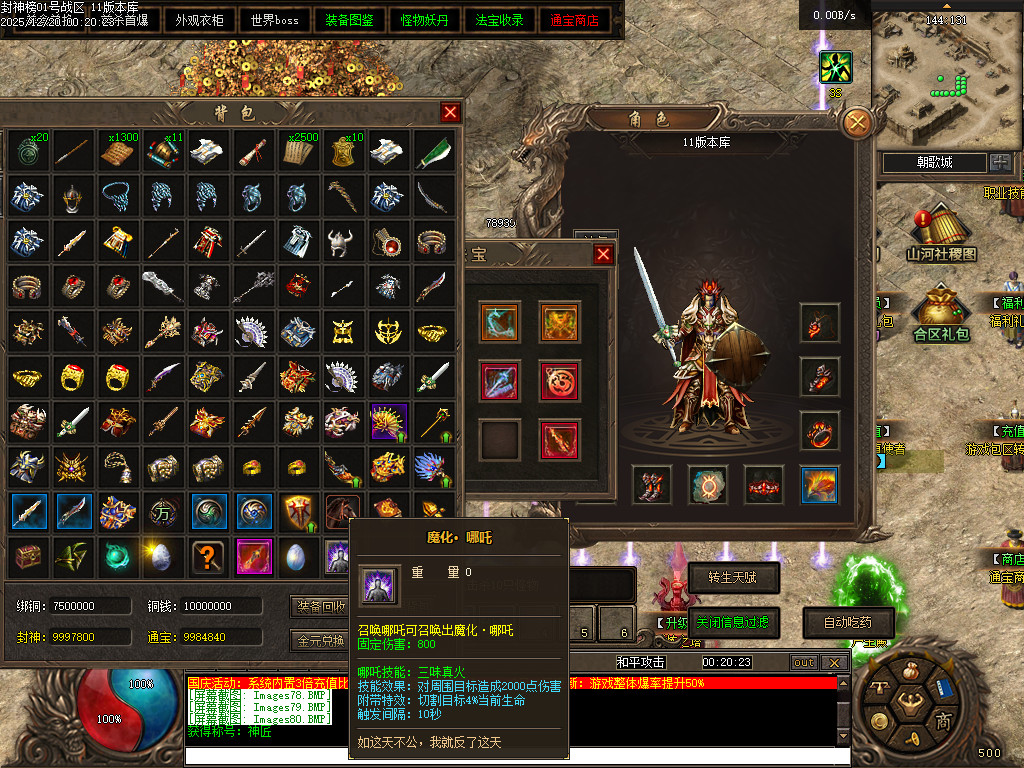The image size is (1024, 768).
Task: Toggle the 关闭信息过滤 message filter
Action: 732,622
